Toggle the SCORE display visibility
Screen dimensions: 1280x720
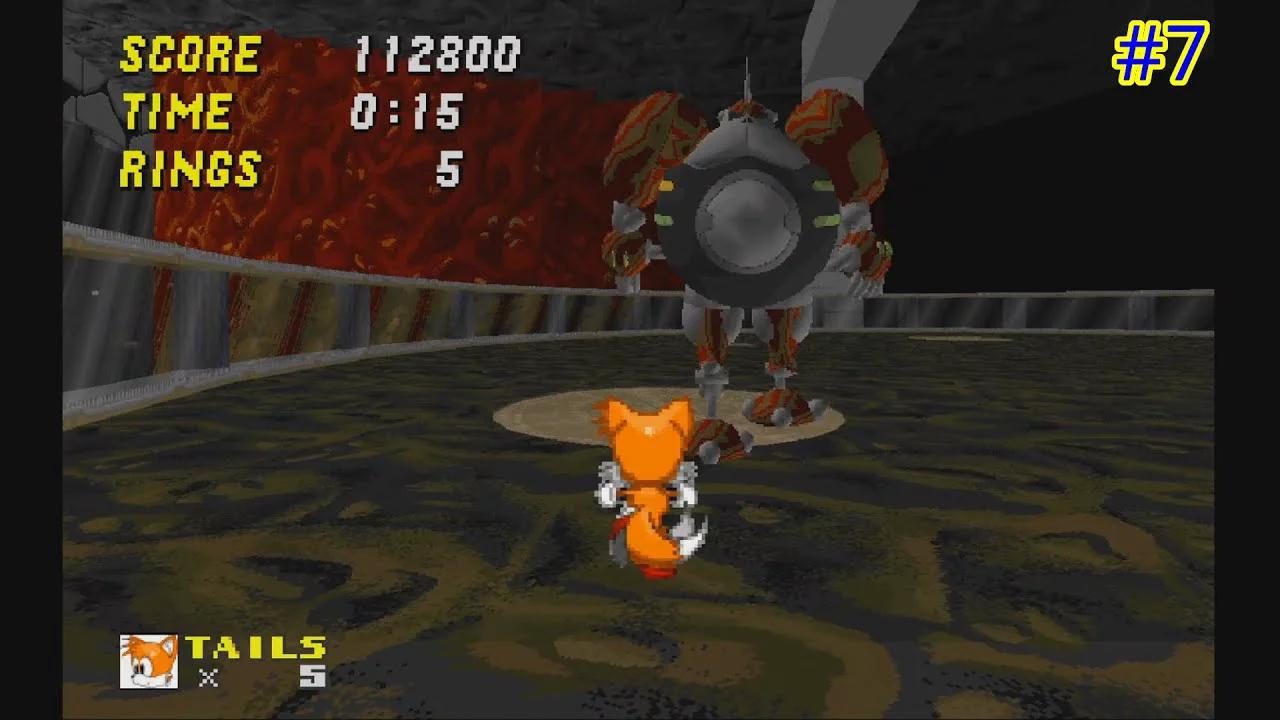pos(188,55)
